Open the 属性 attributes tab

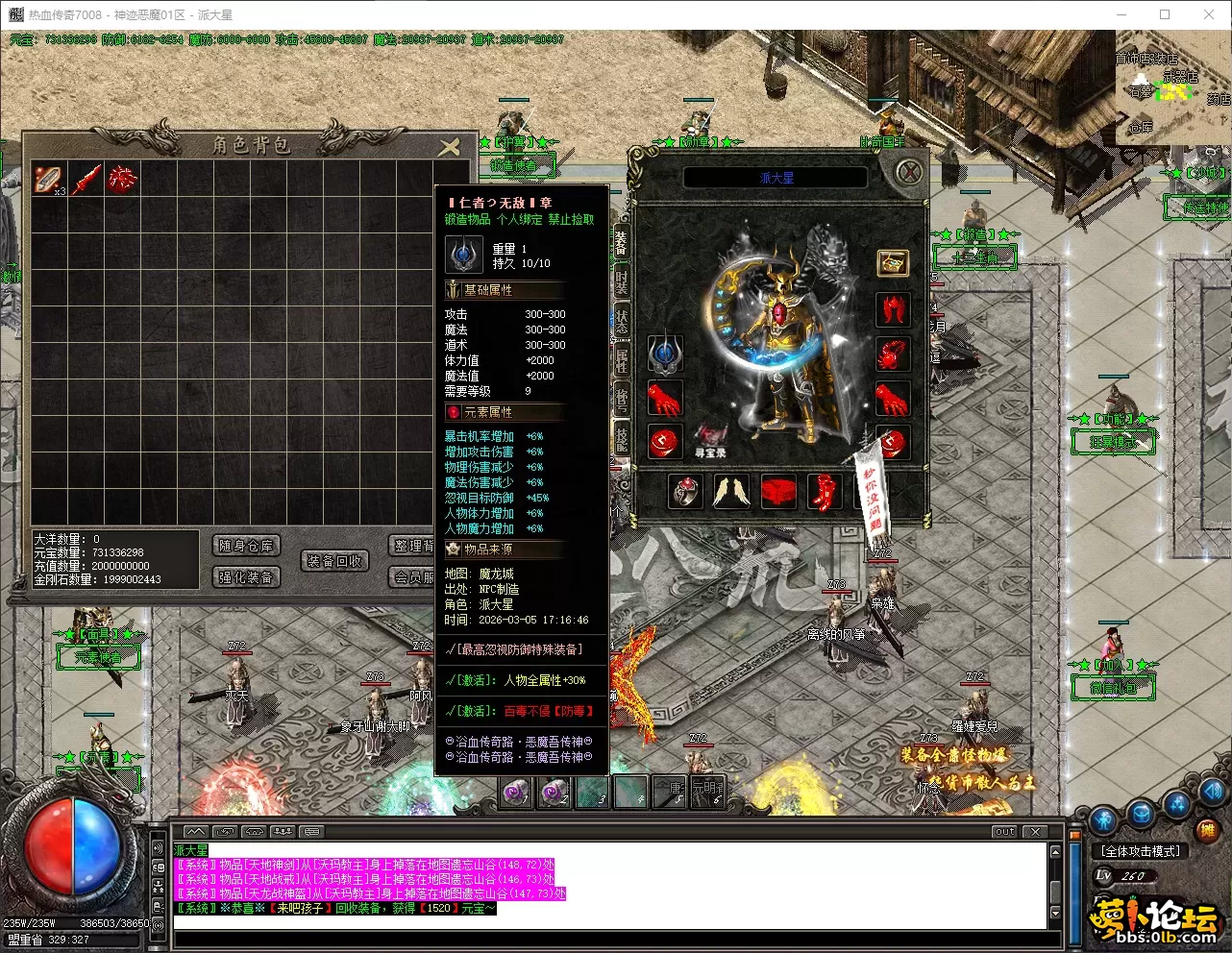pos(621,361)
